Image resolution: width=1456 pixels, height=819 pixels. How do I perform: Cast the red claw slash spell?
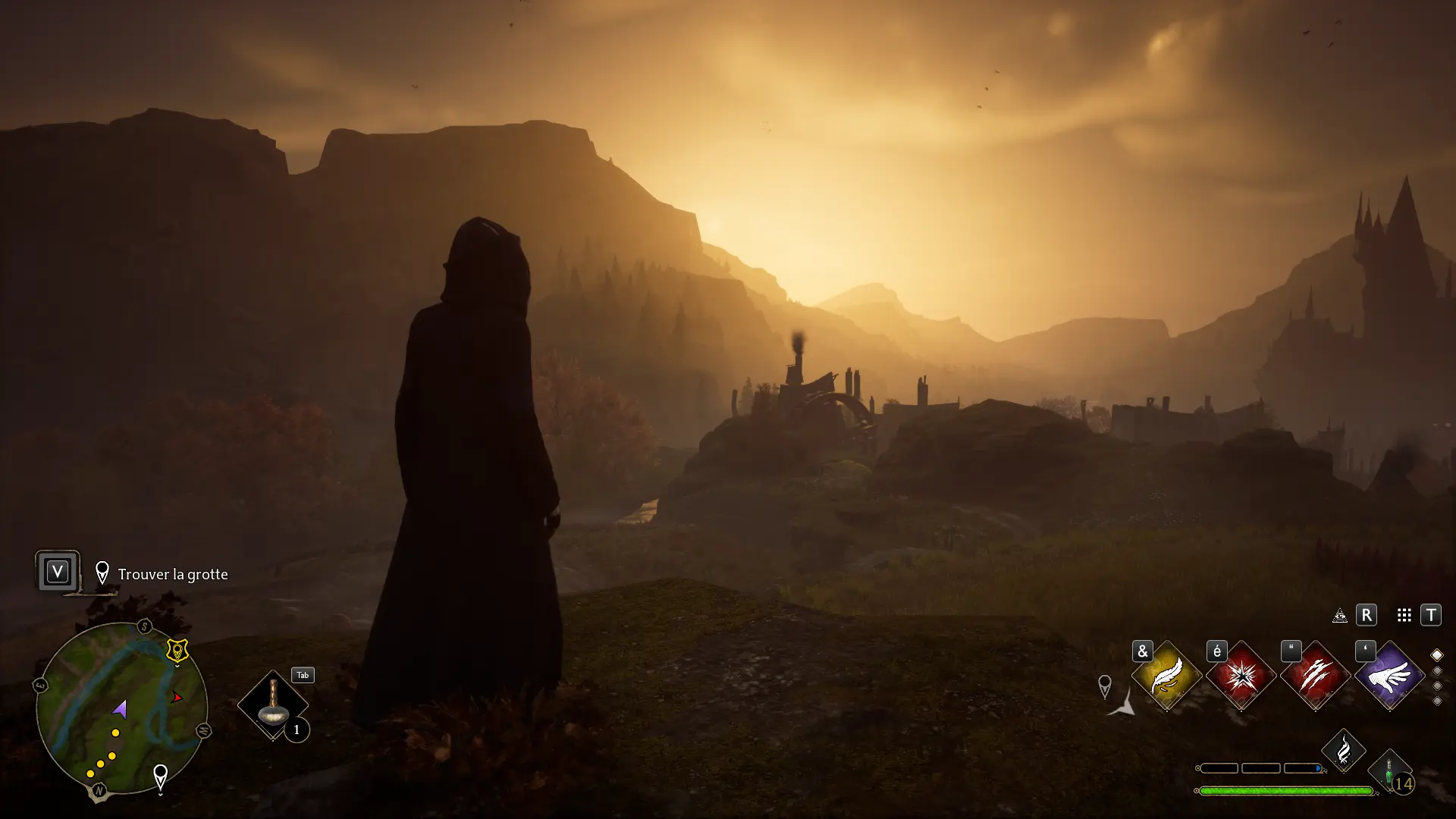pyautogui.click(x=1315, y=675)
